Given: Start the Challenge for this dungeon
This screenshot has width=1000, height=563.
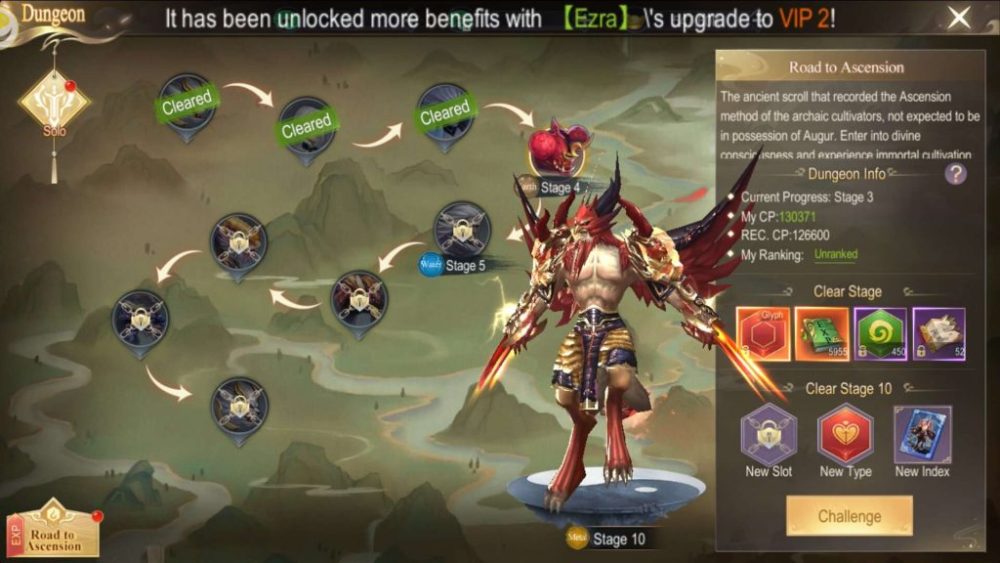Looking at the screenshot, I should pos(849,516).
